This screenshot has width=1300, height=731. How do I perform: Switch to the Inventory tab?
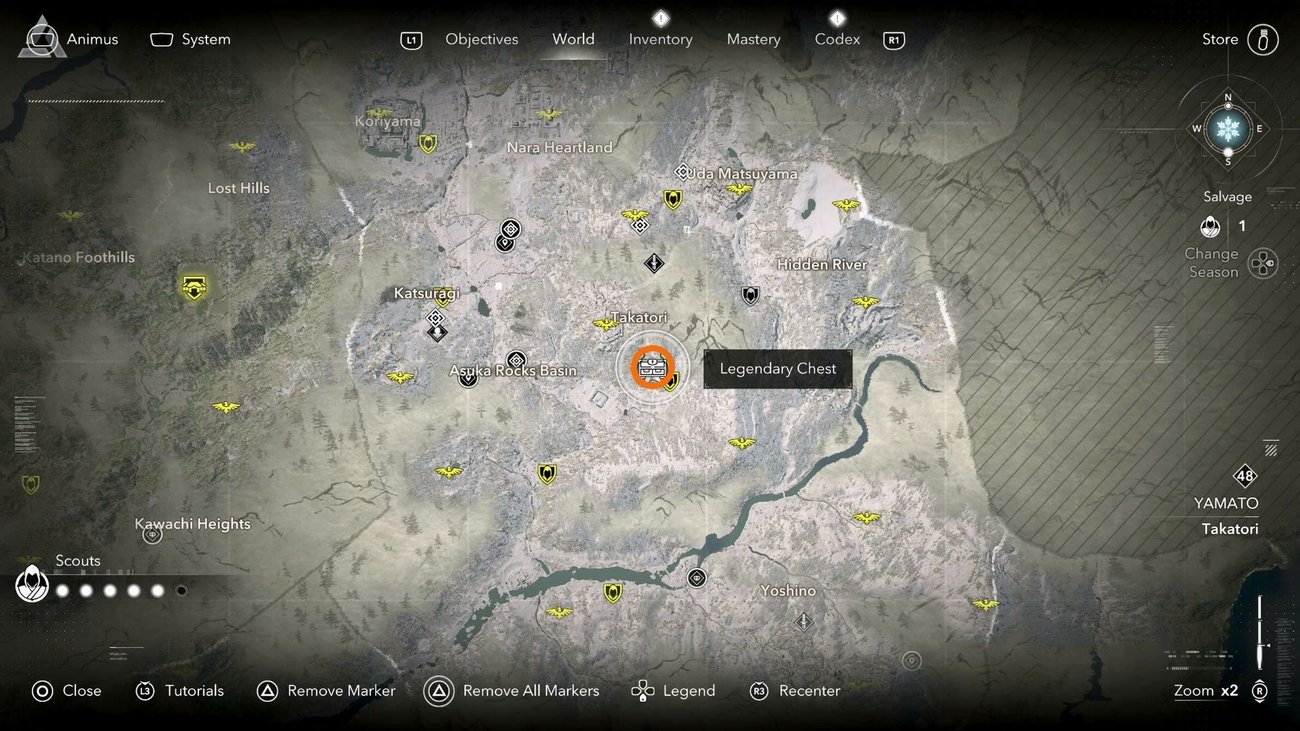point(660,39)
